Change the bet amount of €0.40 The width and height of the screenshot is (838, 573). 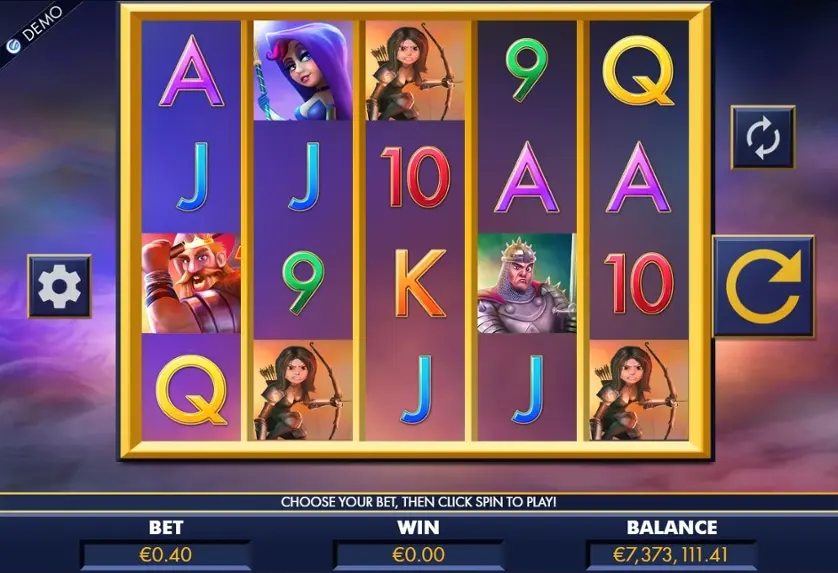[x=166, y=553]
